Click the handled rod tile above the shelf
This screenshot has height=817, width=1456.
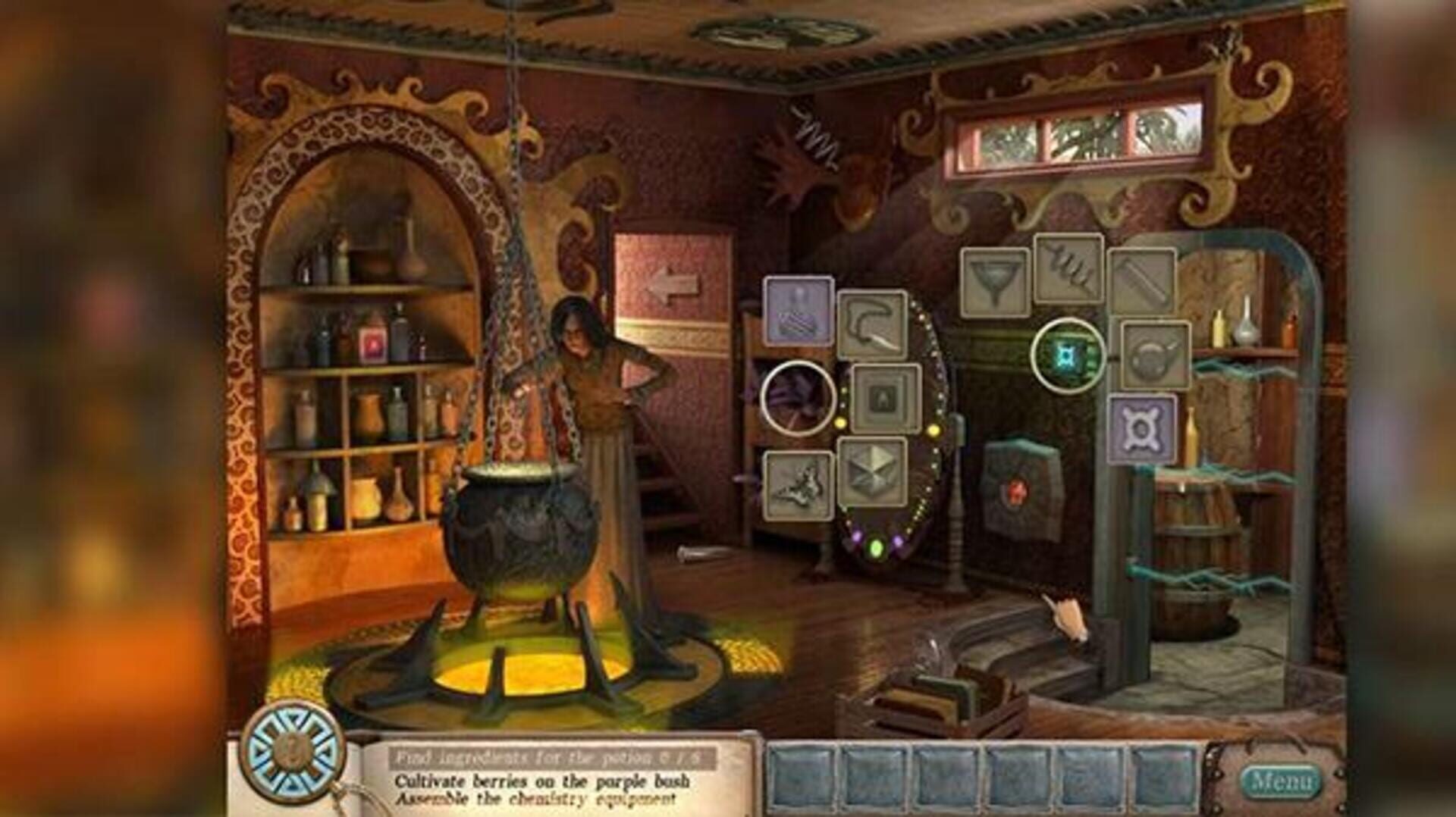tap(1144, 279)
